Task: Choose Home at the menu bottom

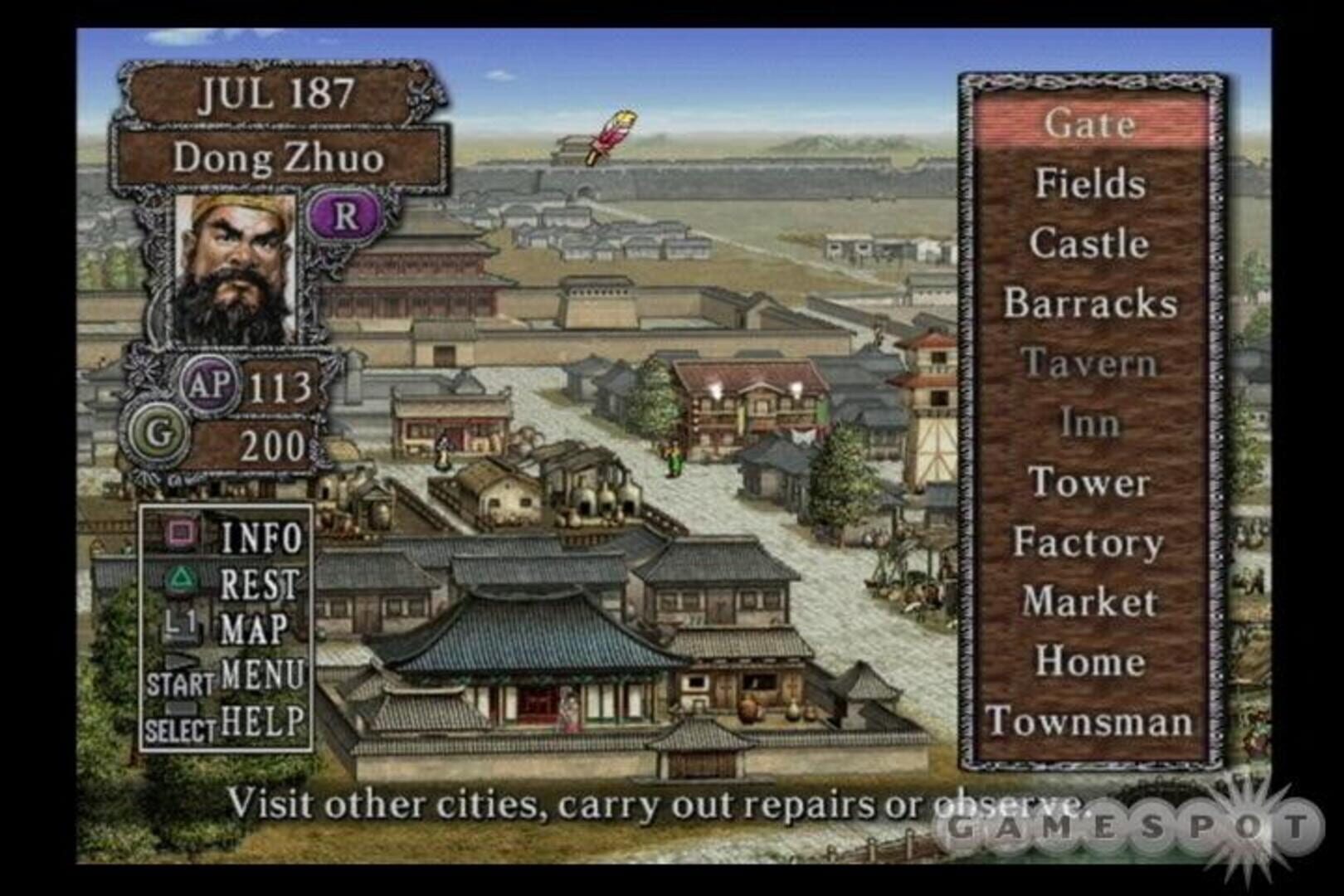Action: [x=1090, y=660]
